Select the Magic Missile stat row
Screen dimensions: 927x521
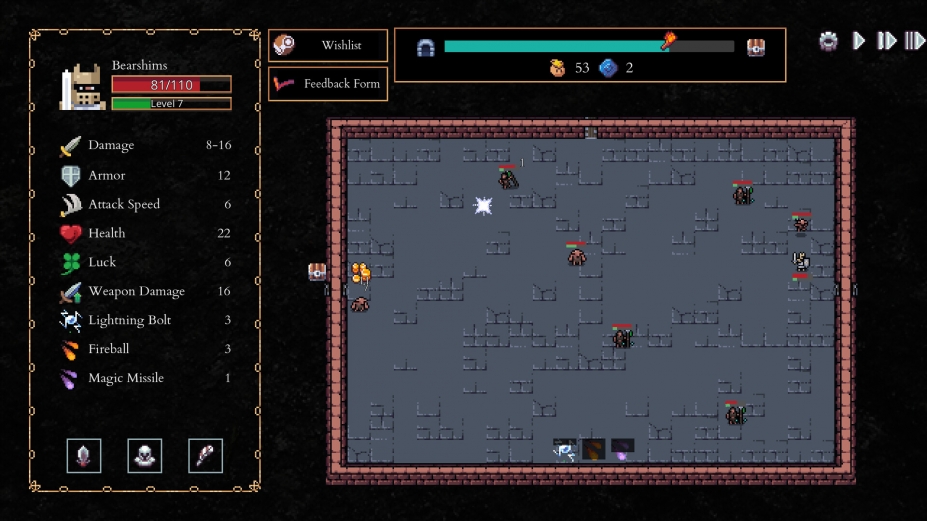point(145,378)
